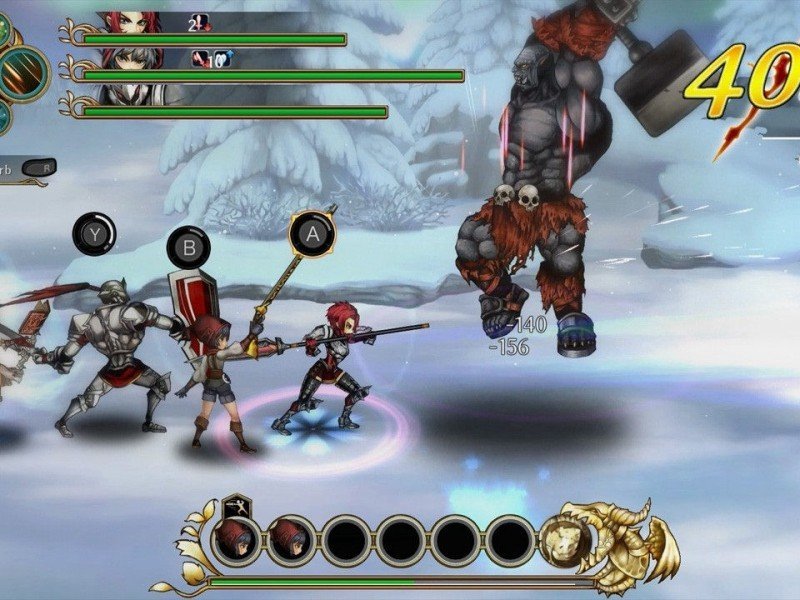Click the golden dragon emblem on the action bar
Image resolution: width=800 pixels, height=600 pixels.
[608, 538]
